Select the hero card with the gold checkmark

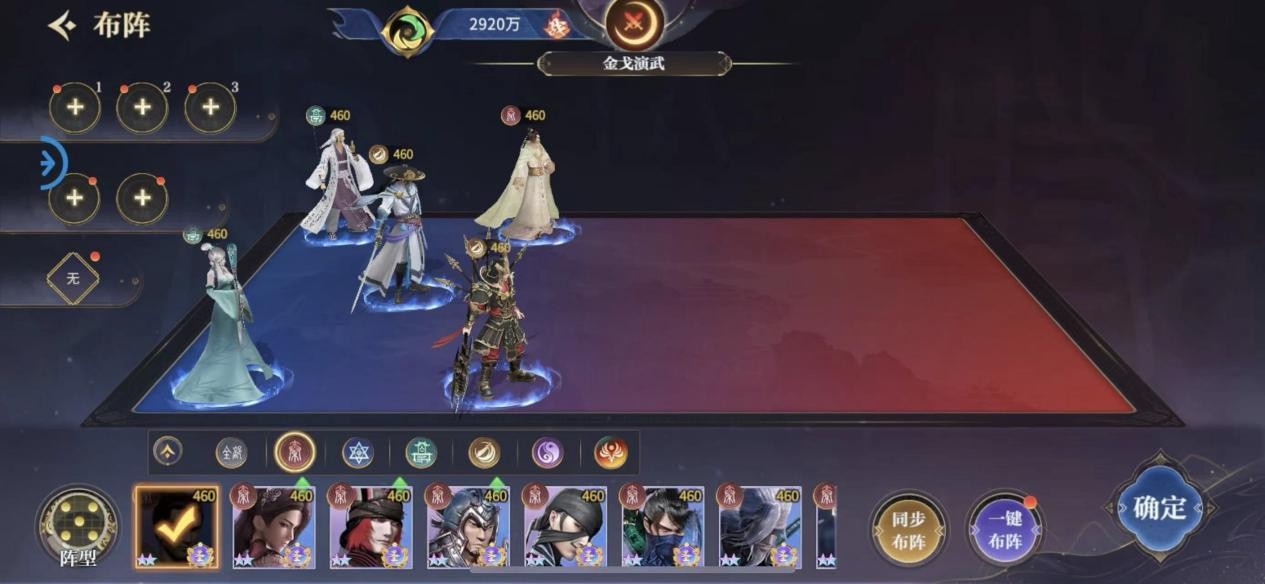click(x=176, y=527)
